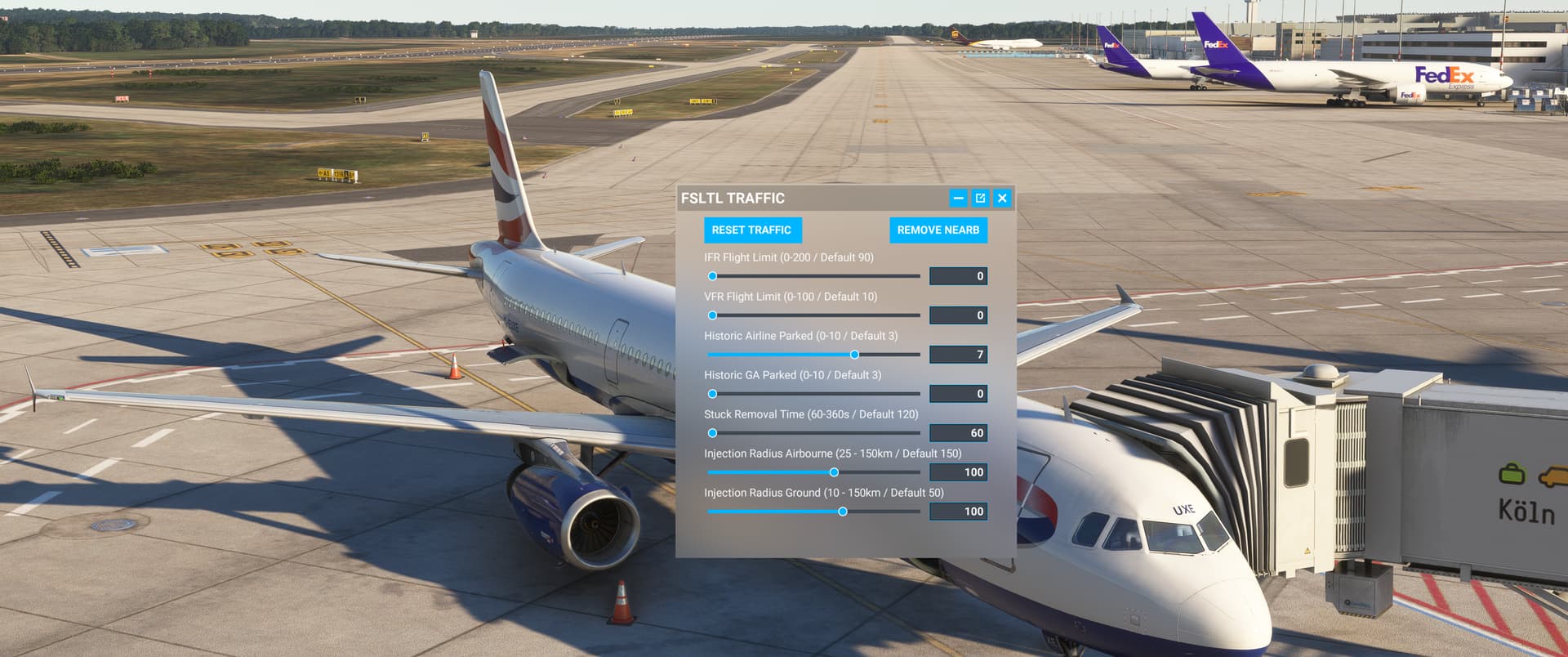Select the IFR Flight Limit value field
The image size is (1568, 657).
click(x=958, y=276)
